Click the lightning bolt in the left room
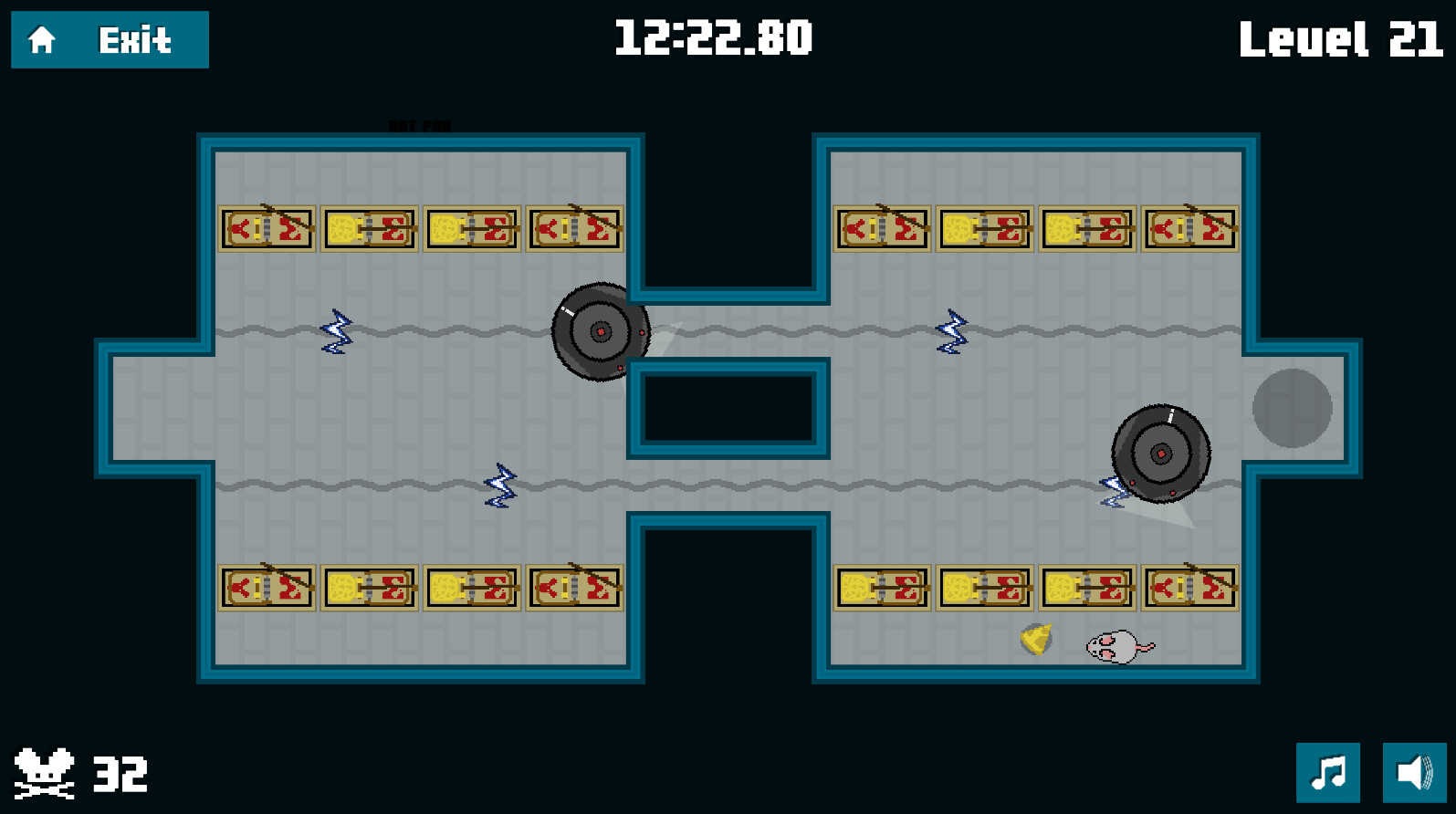 click(x=336, y=333)
